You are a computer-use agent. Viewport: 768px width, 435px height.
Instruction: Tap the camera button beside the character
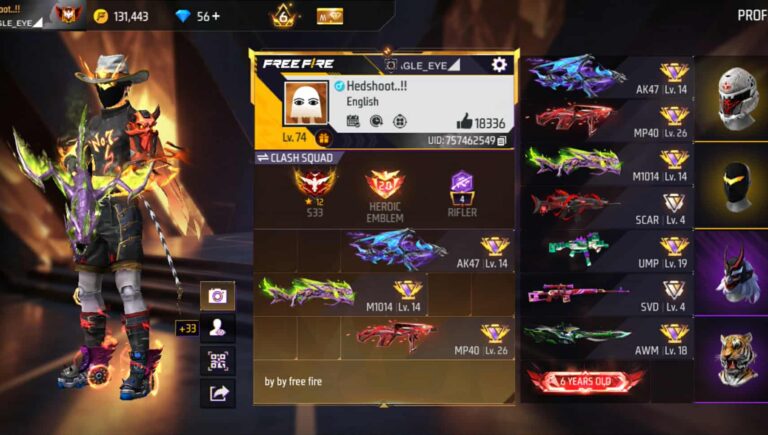click(217, 295)
